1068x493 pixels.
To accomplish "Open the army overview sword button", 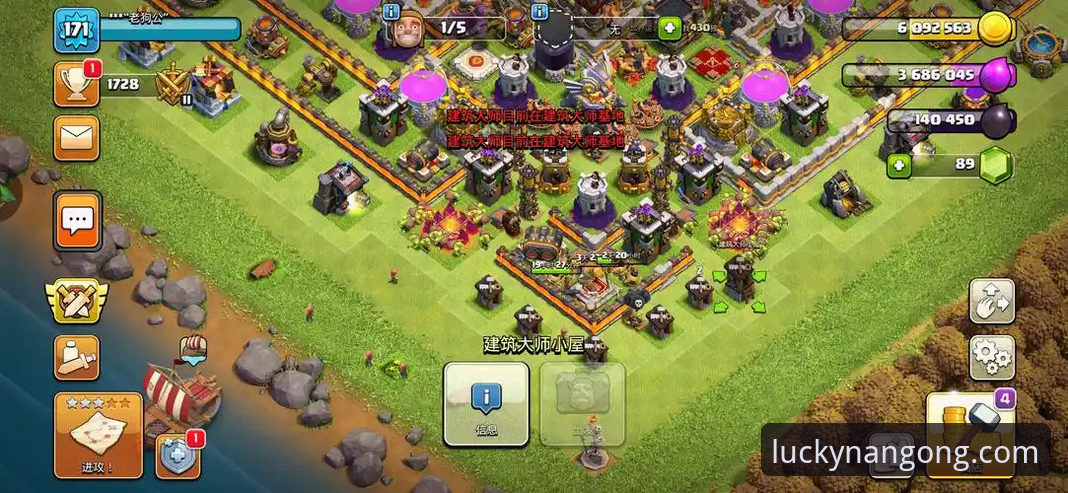I will tap(76, 355).
